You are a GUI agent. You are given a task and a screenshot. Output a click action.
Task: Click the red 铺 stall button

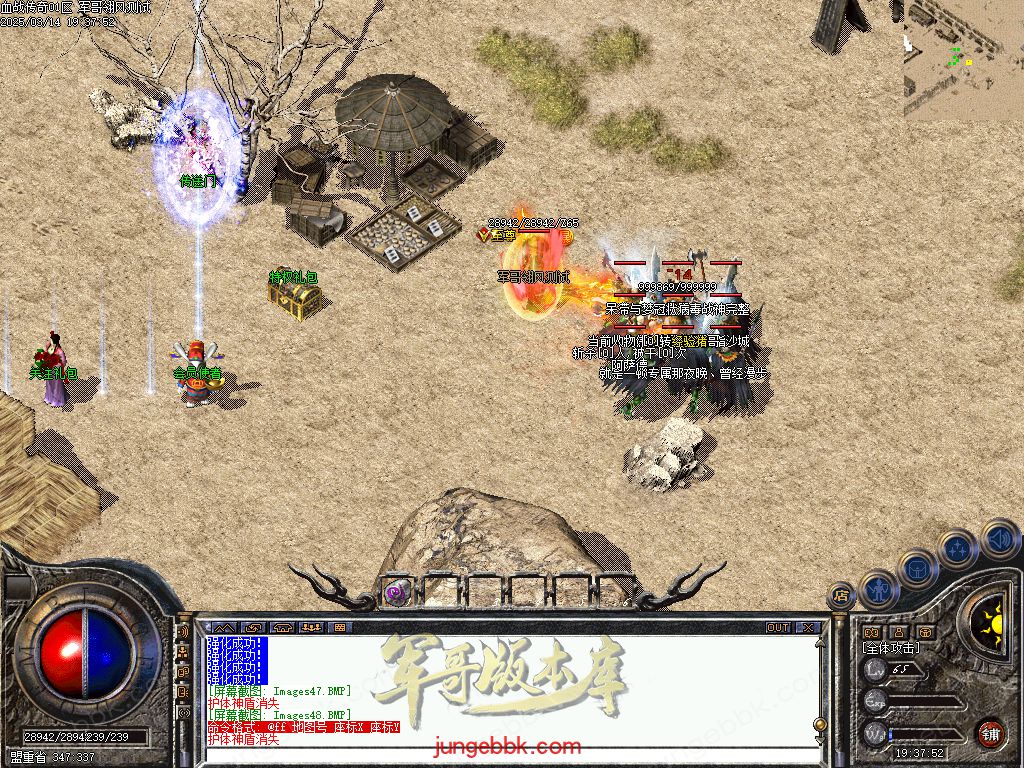990,733
